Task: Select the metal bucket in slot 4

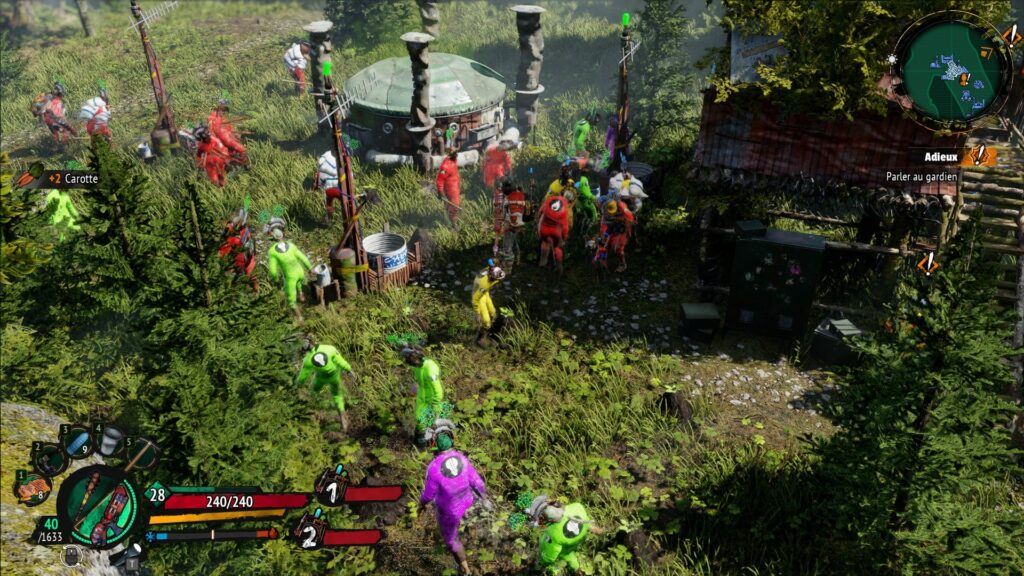Action: pyautogui.click(x=109, y=439)
